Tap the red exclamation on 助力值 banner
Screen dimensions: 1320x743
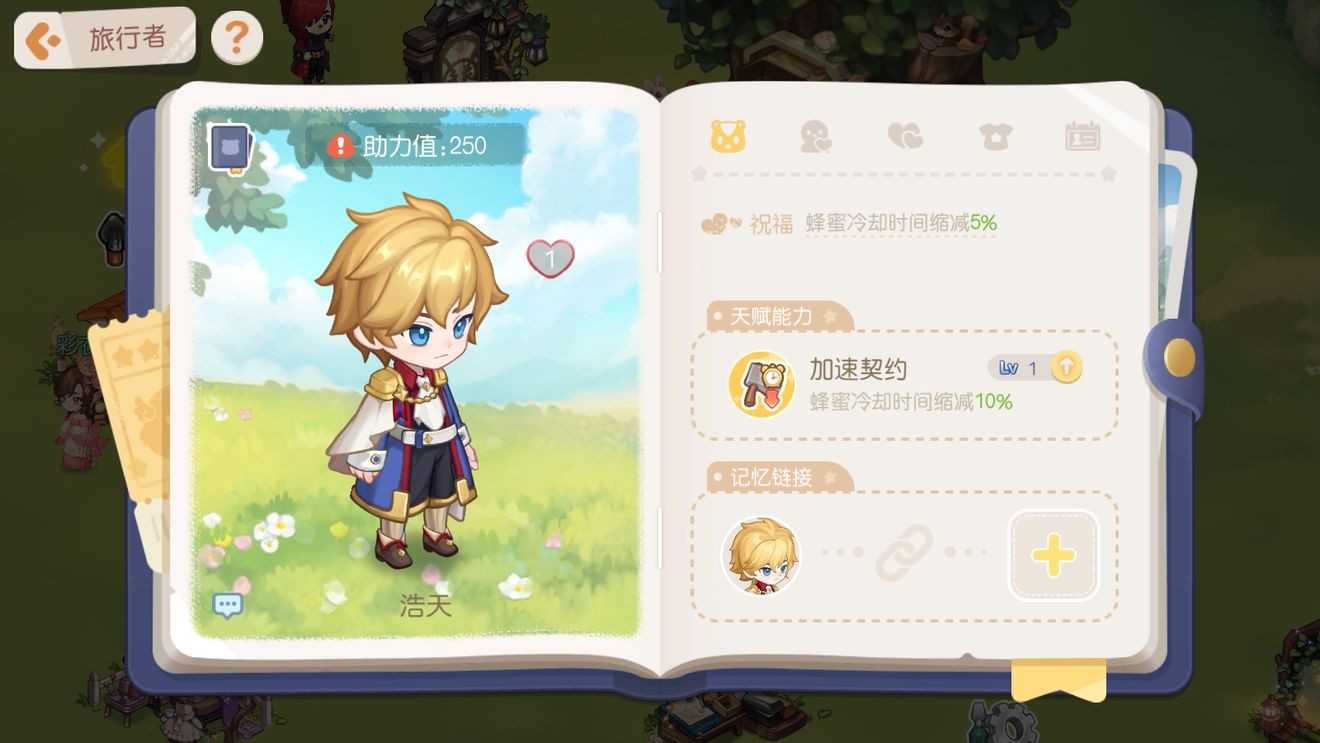(339, 144)
